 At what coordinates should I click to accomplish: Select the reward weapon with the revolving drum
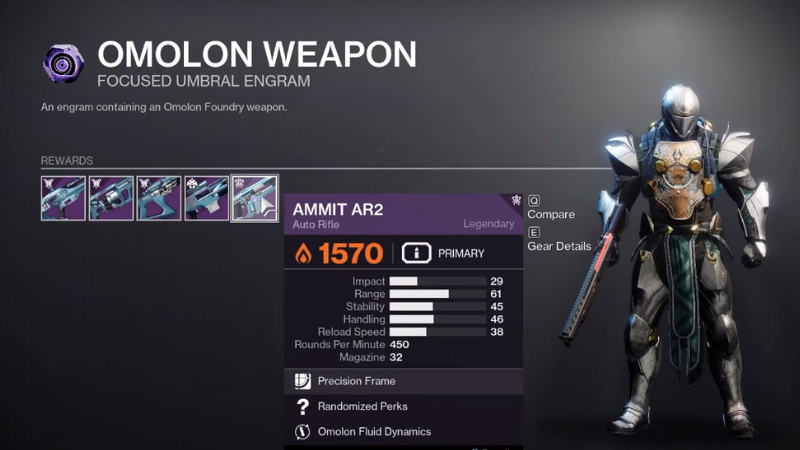pos(110,198)
